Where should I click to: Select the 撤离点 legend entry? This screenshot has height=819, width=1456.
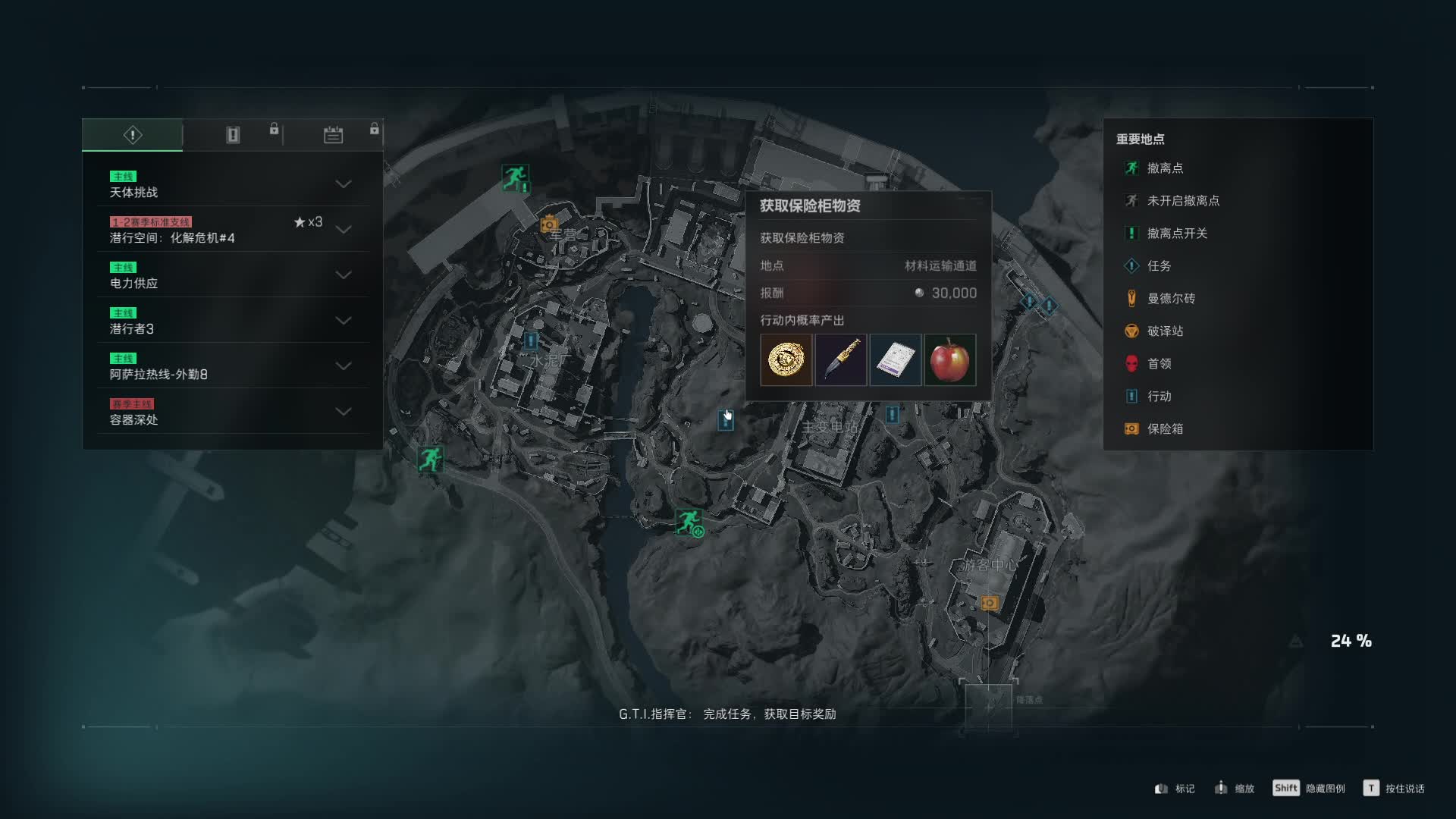coord(1164,168)
